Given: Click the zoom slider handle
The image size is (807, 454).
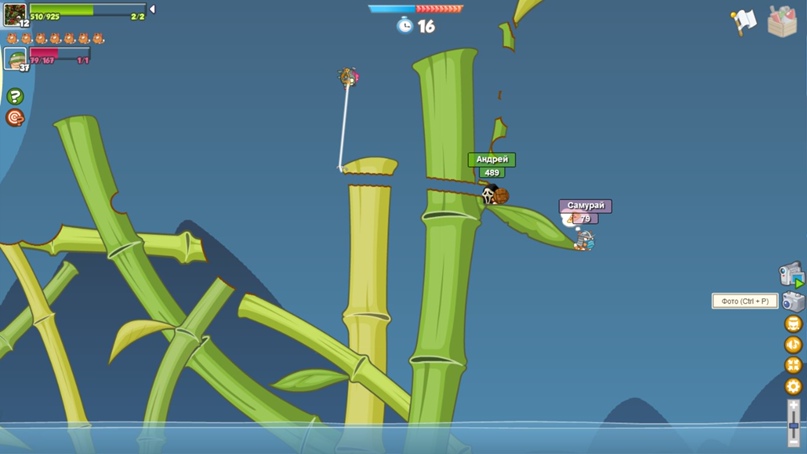Looking at the screenshot, I should point(794,425).
